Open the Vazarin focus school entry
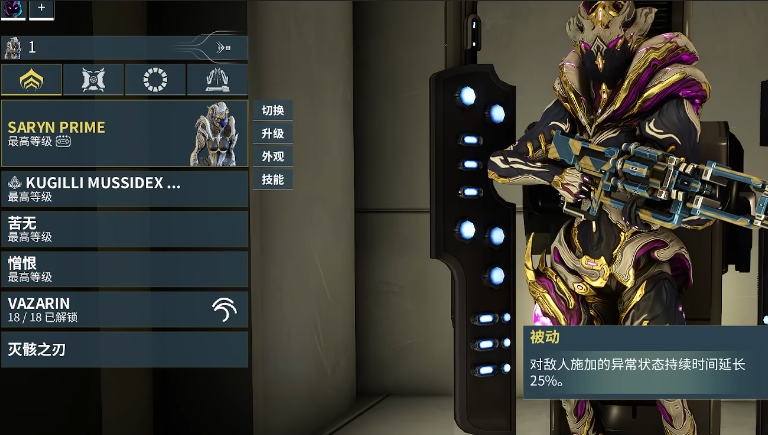 pyautogui.click(x=124, y=309)
